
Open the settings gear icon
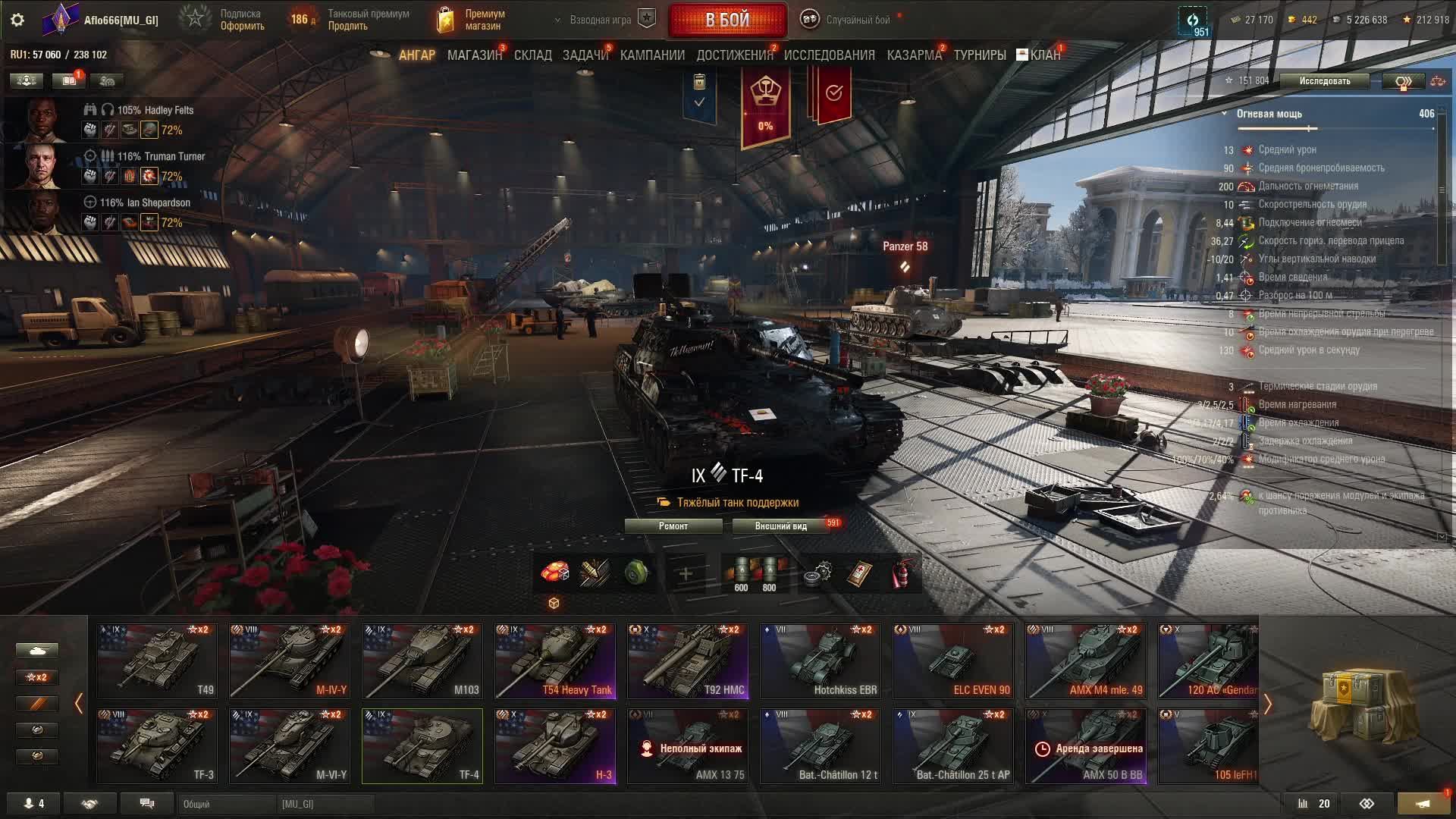pyautogui.click(x=17, y=20)
